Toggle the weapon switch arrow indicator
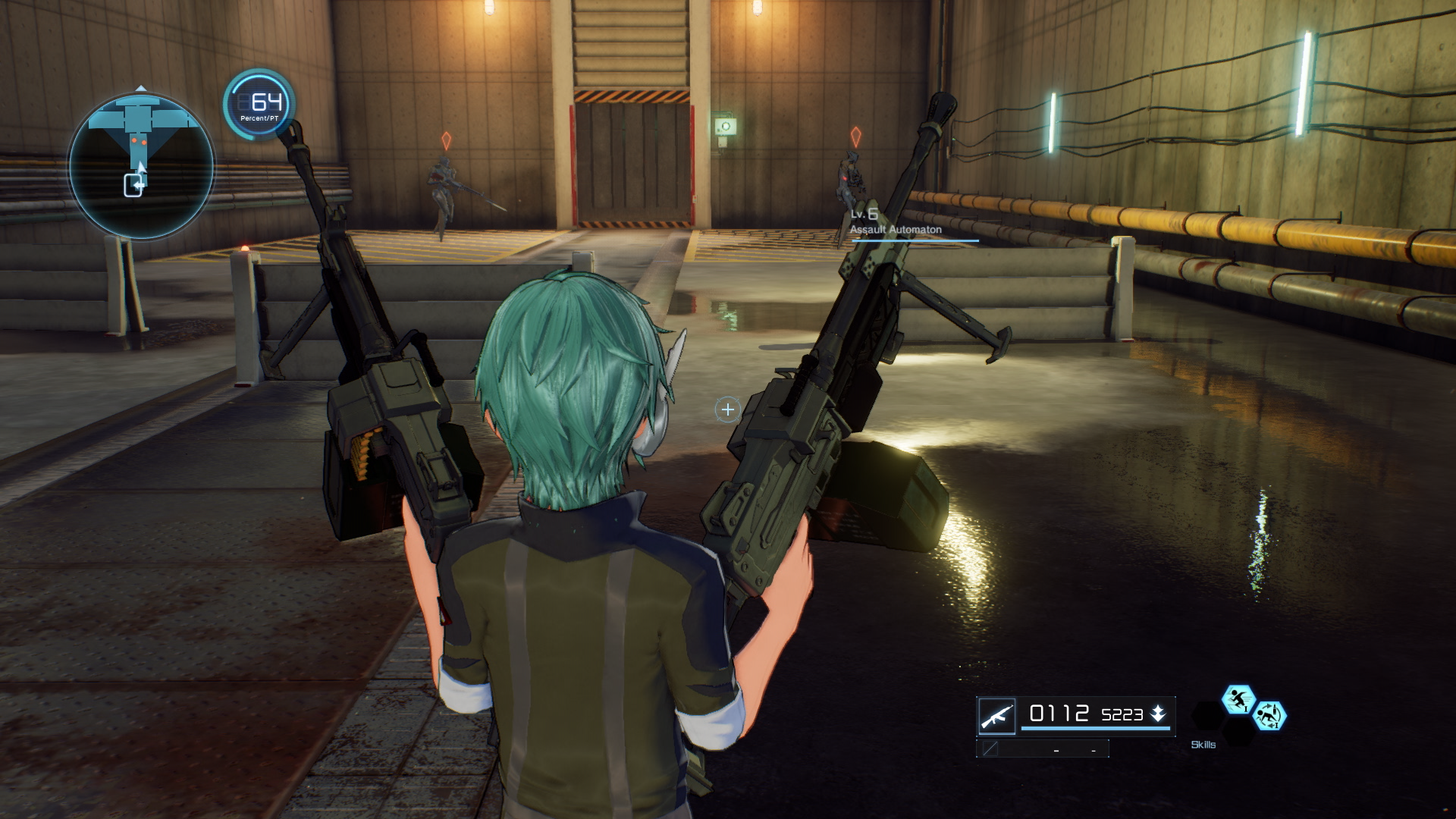This screenshot has height=819, width=1456. click(x=1159, y=714)
